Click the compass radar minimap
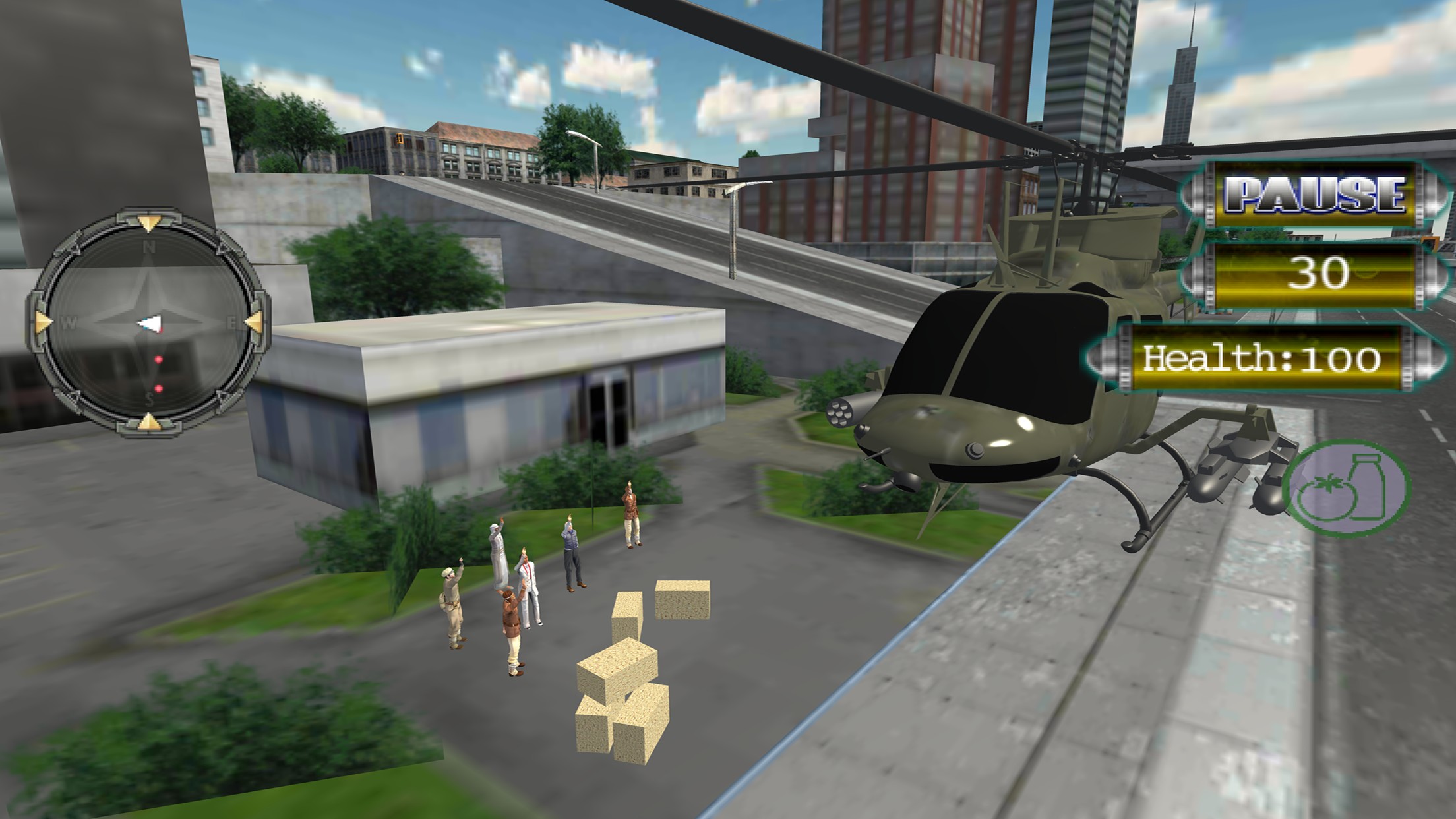Viewport: 1456px width, 819px height. coord(149,323)
